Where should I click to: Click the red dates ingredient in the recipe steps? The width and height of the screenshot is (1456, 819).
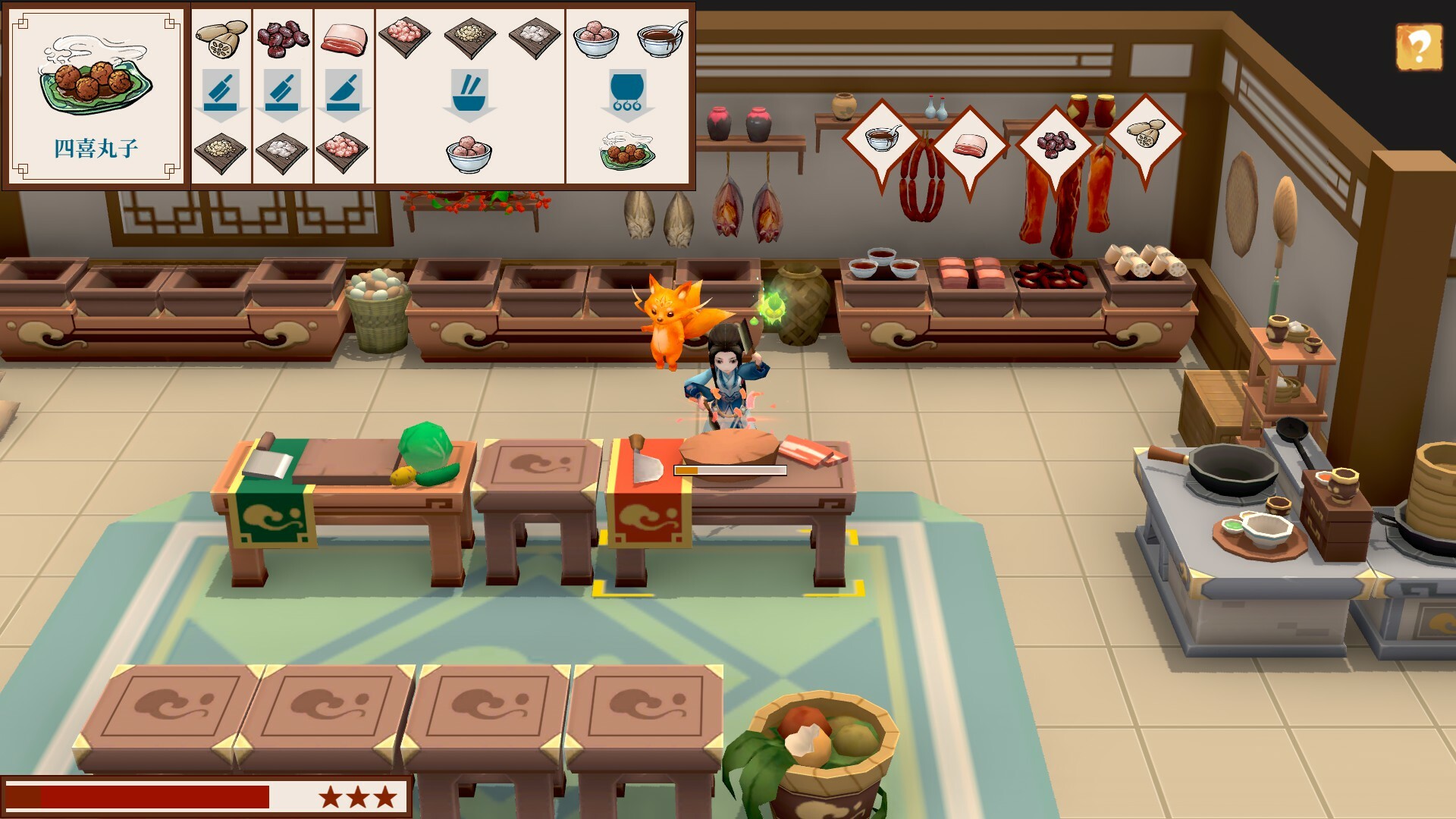pos(283,39)
